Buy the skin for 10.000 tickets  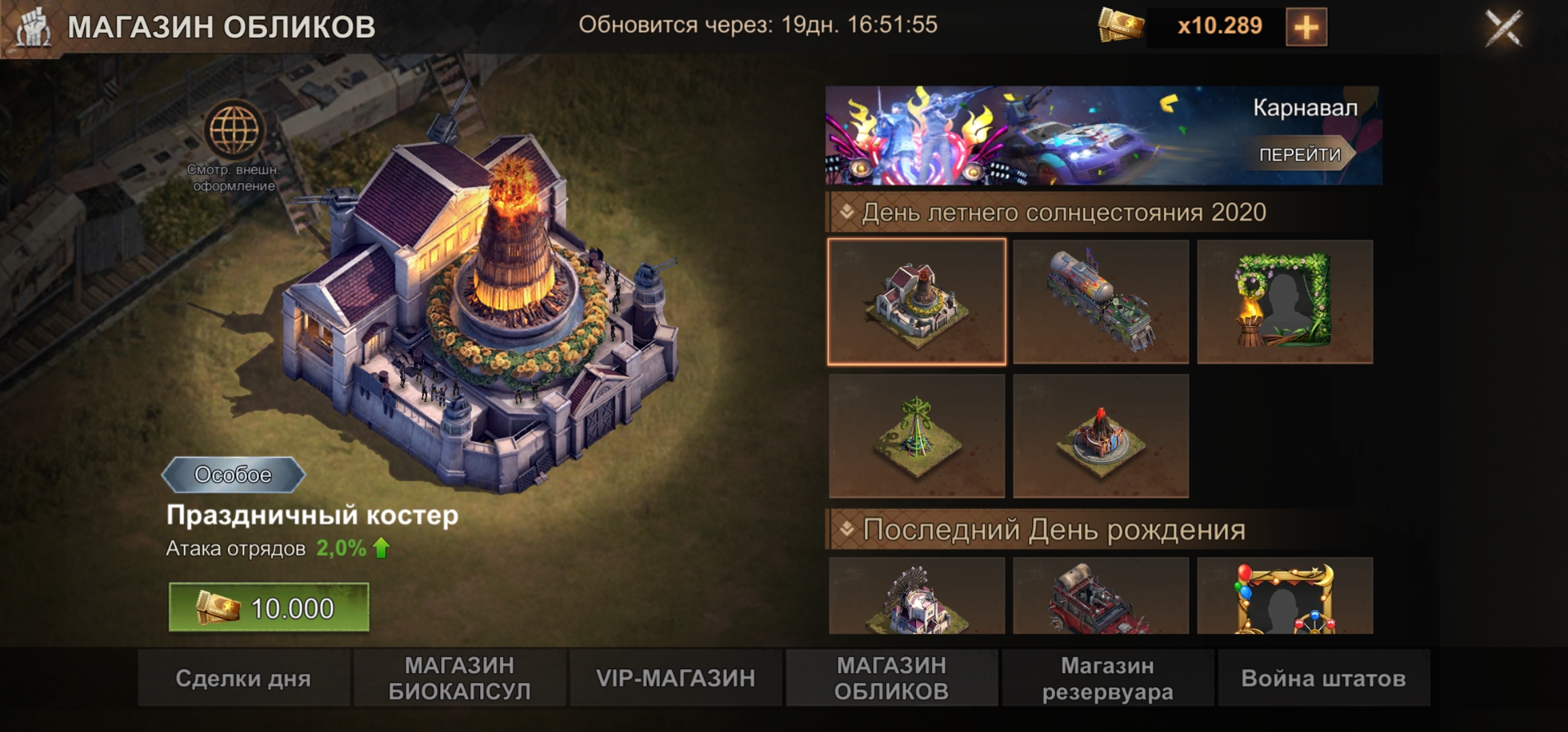point(269,608)
